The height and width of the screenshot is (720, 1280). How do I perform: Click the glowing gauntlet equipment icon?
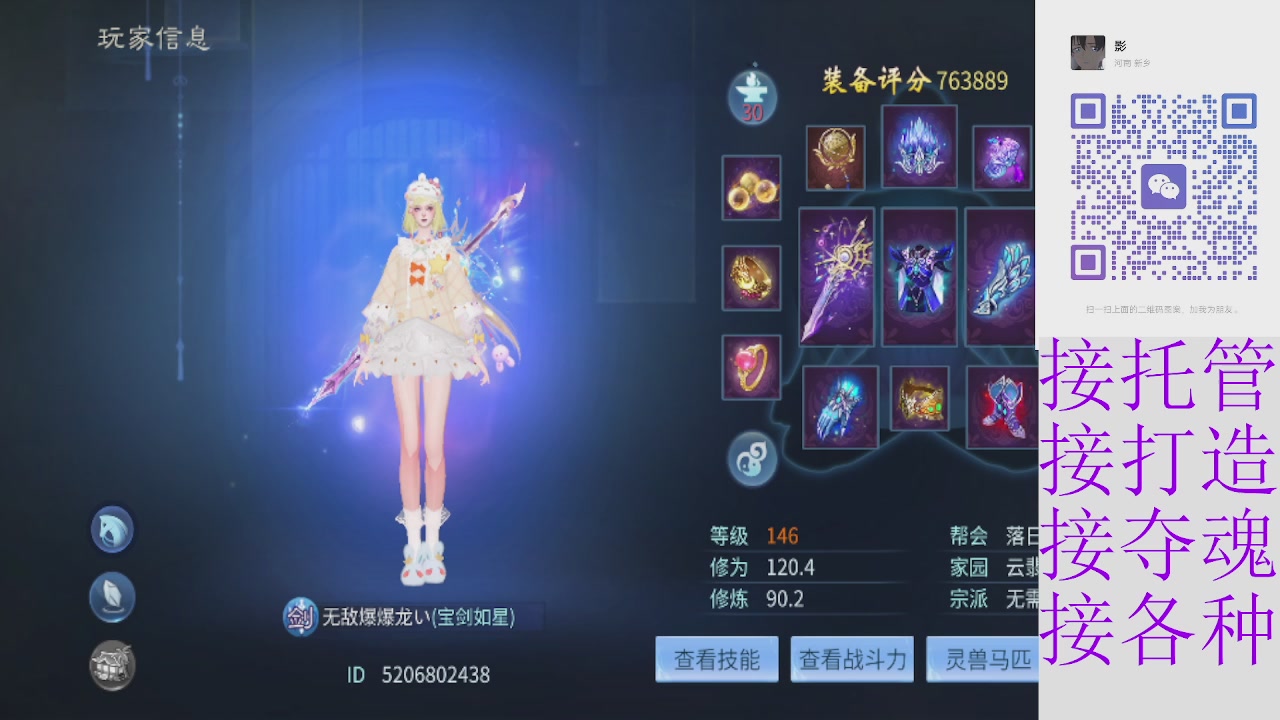(840, 405)
